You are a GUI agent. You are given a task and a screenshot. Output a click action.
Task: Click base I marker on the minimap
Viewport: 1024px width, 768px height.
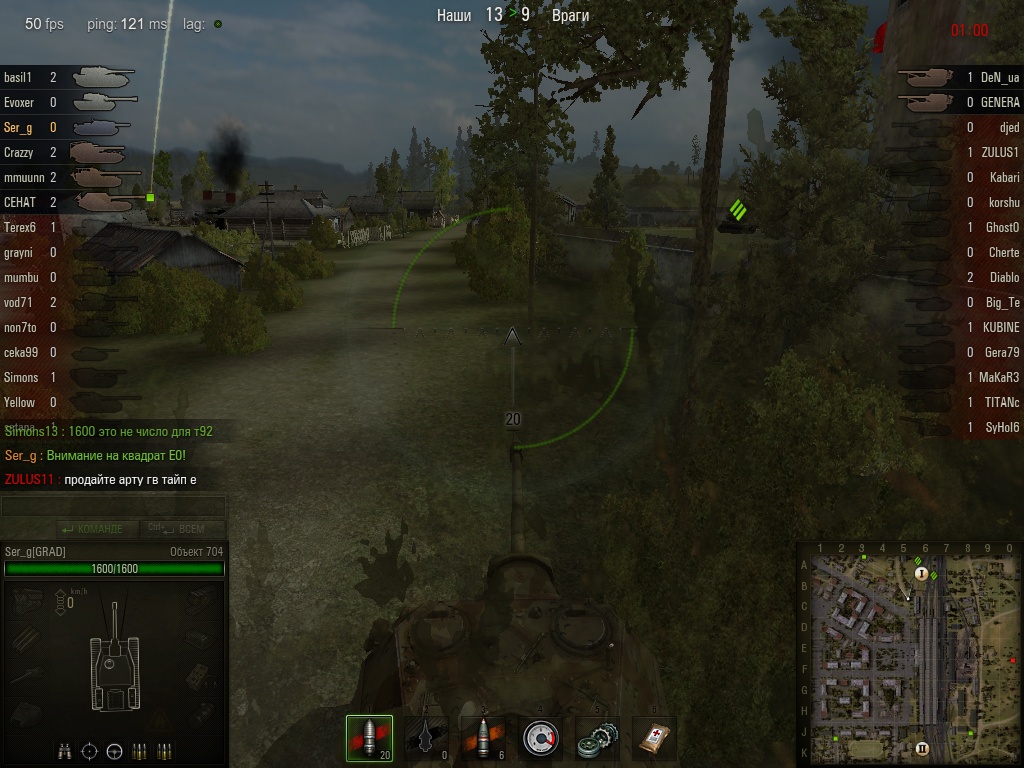click(x=922, y=574)
